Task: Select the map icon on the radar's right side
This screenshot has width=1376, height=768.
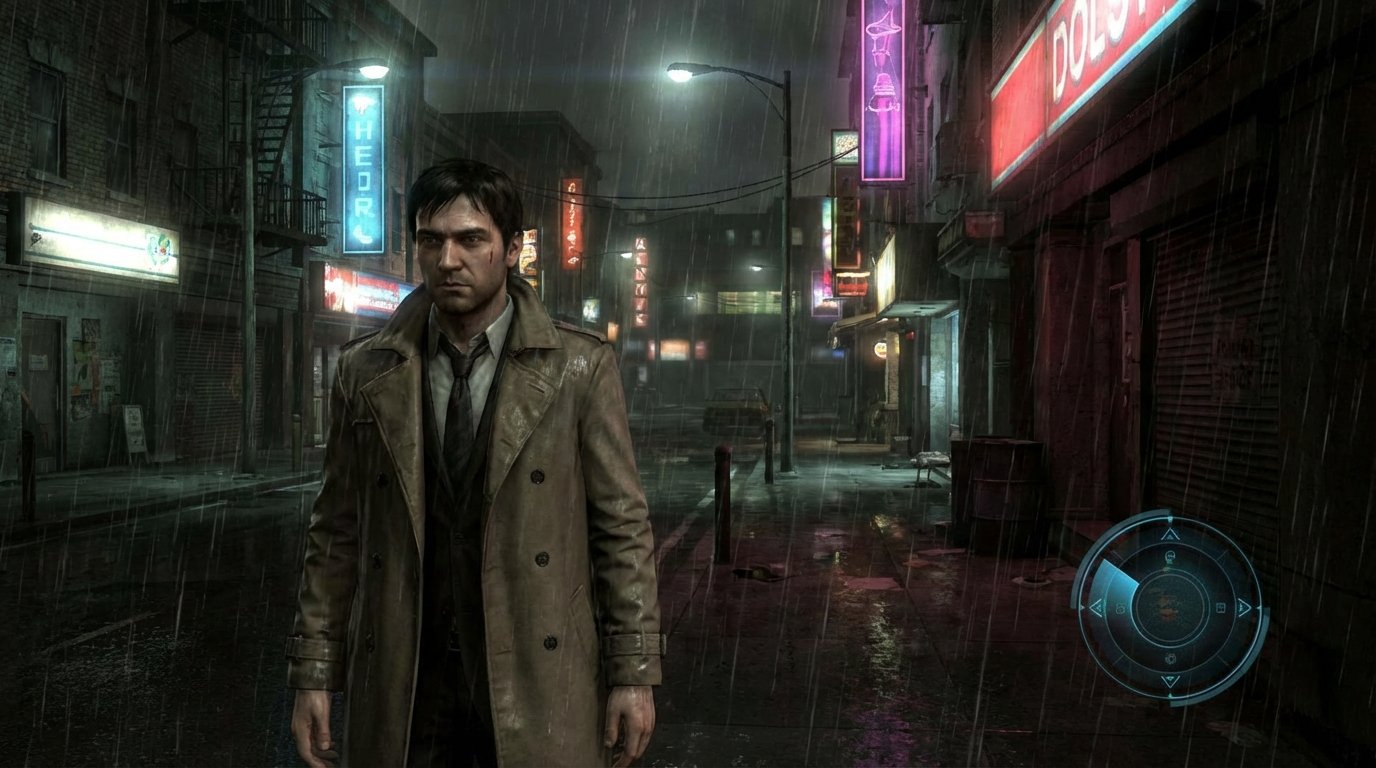Action: [1221, 605]
